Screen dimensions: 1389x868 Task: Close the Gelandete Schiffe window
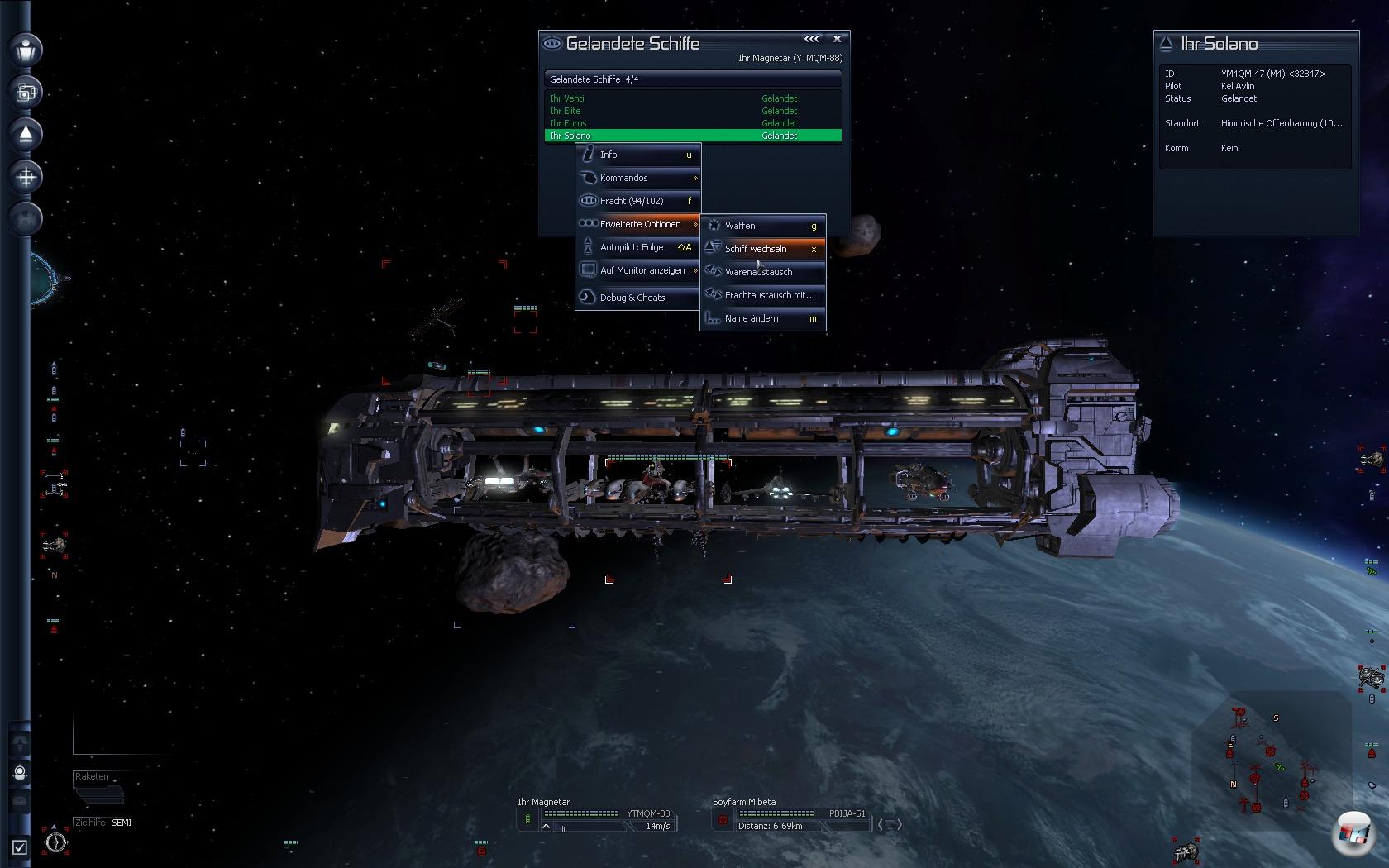pyautogui.click(x=838, y=39)
